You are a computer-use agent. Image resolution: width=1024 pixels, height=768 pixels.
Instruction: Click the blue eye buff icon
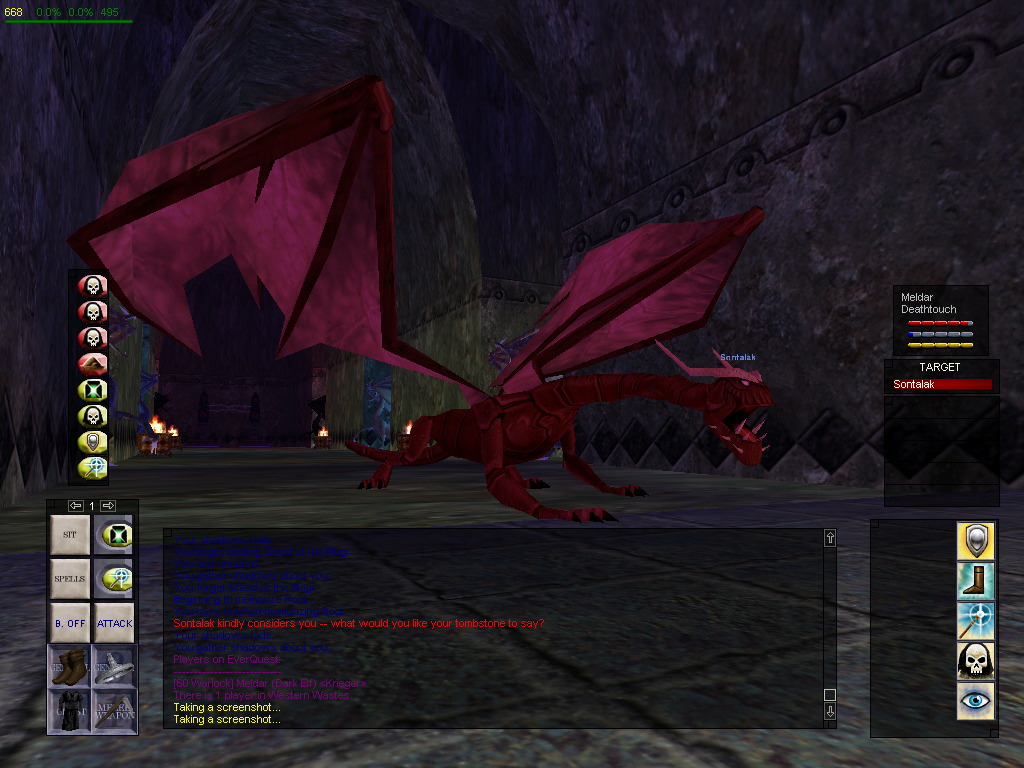pyautogui.click(x=975, y=701)
